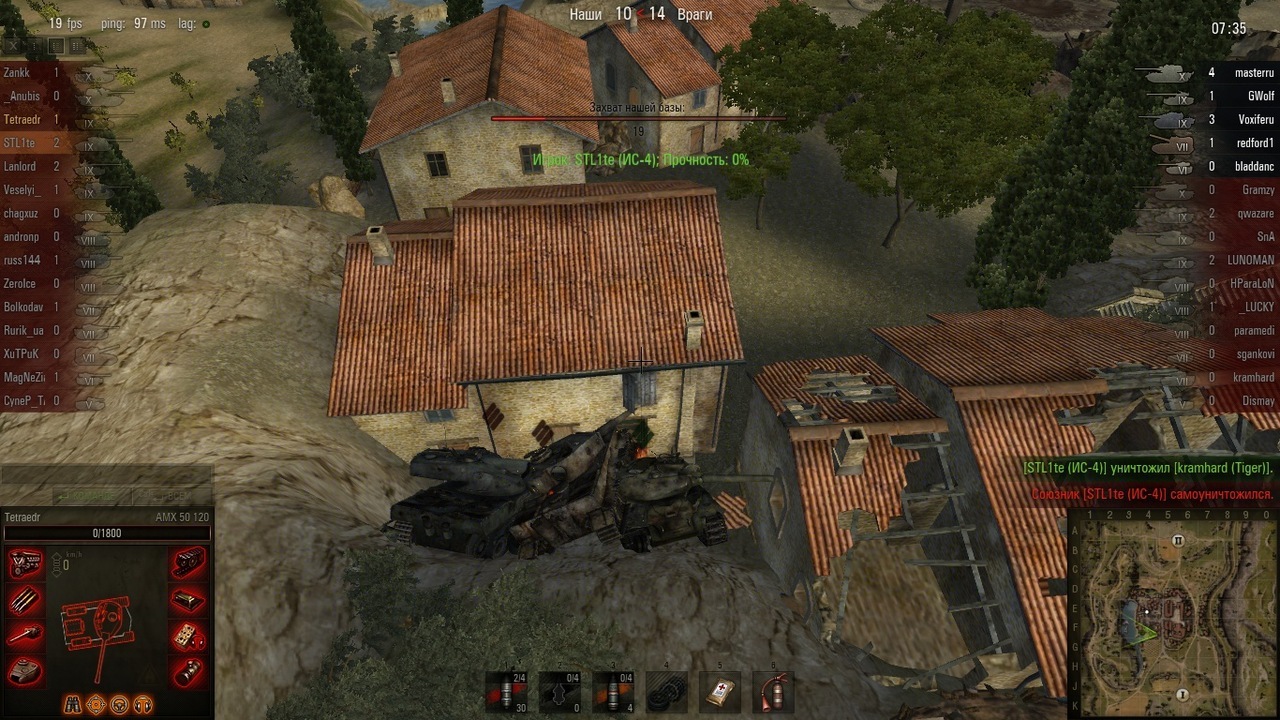Click the turret module icon

(25, 671)
